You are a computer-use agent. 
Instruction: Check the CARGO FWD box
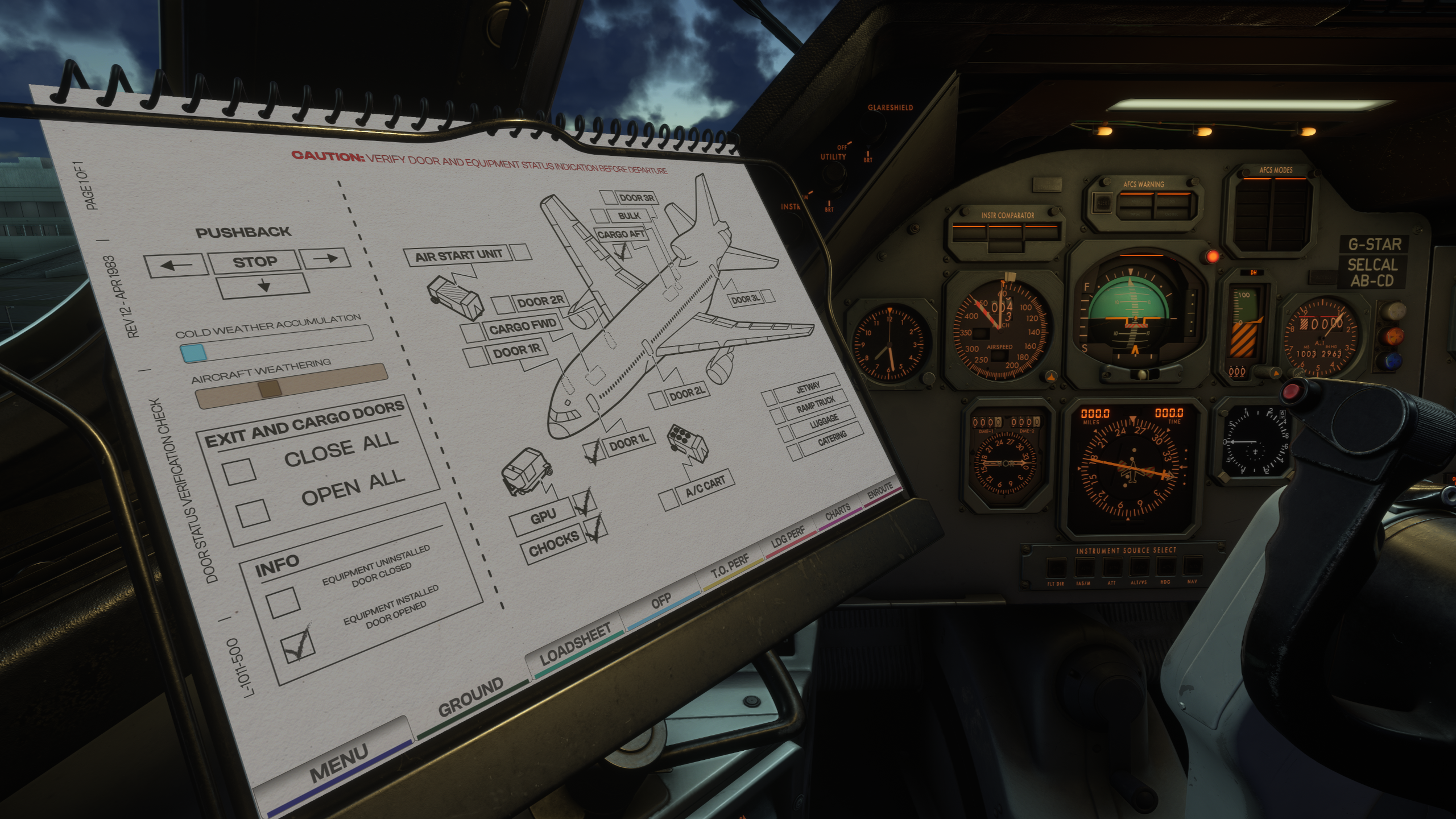(x=473, y=332)
